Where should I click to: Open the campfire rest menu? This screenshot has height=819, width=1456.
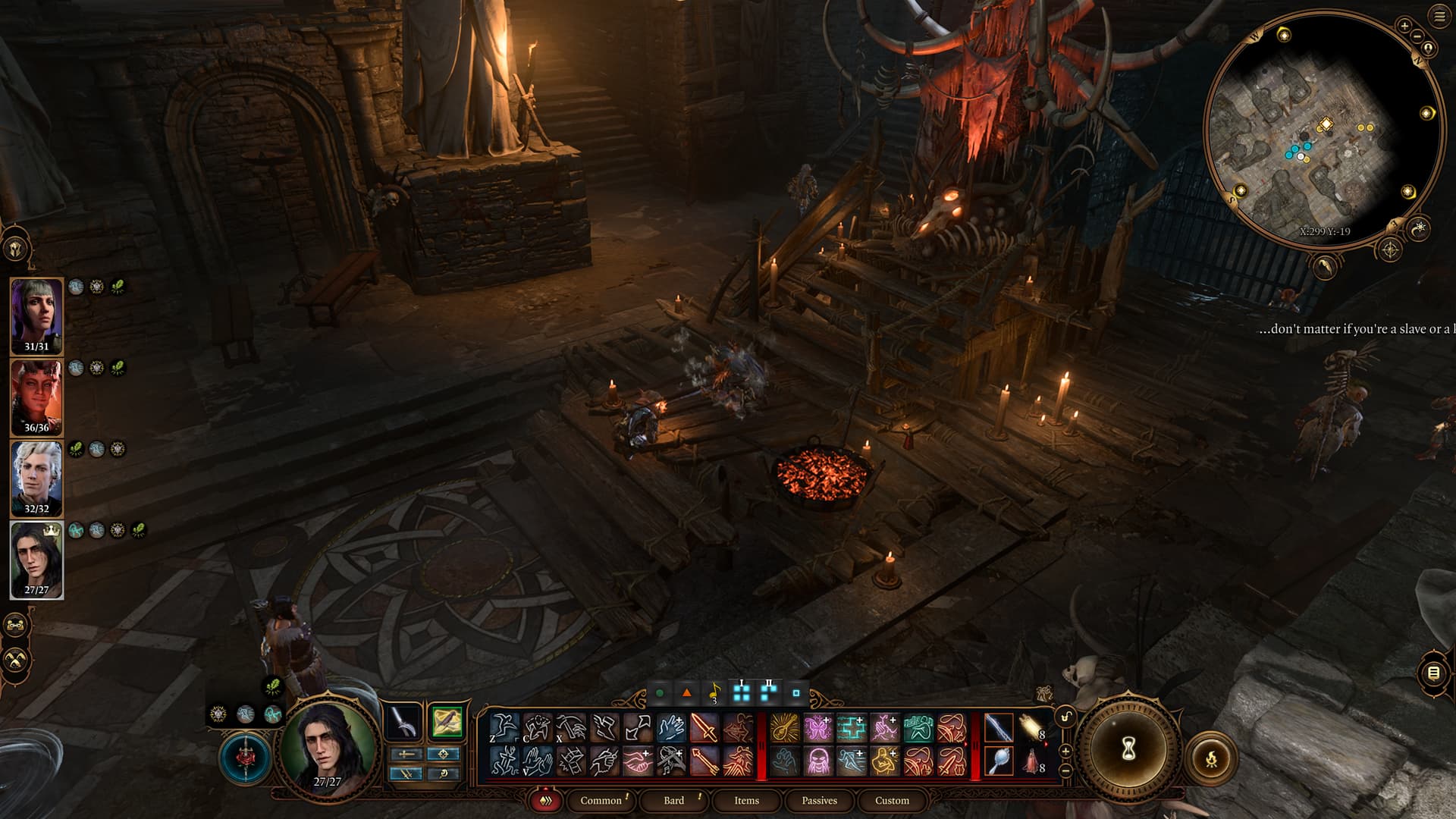1211,758
